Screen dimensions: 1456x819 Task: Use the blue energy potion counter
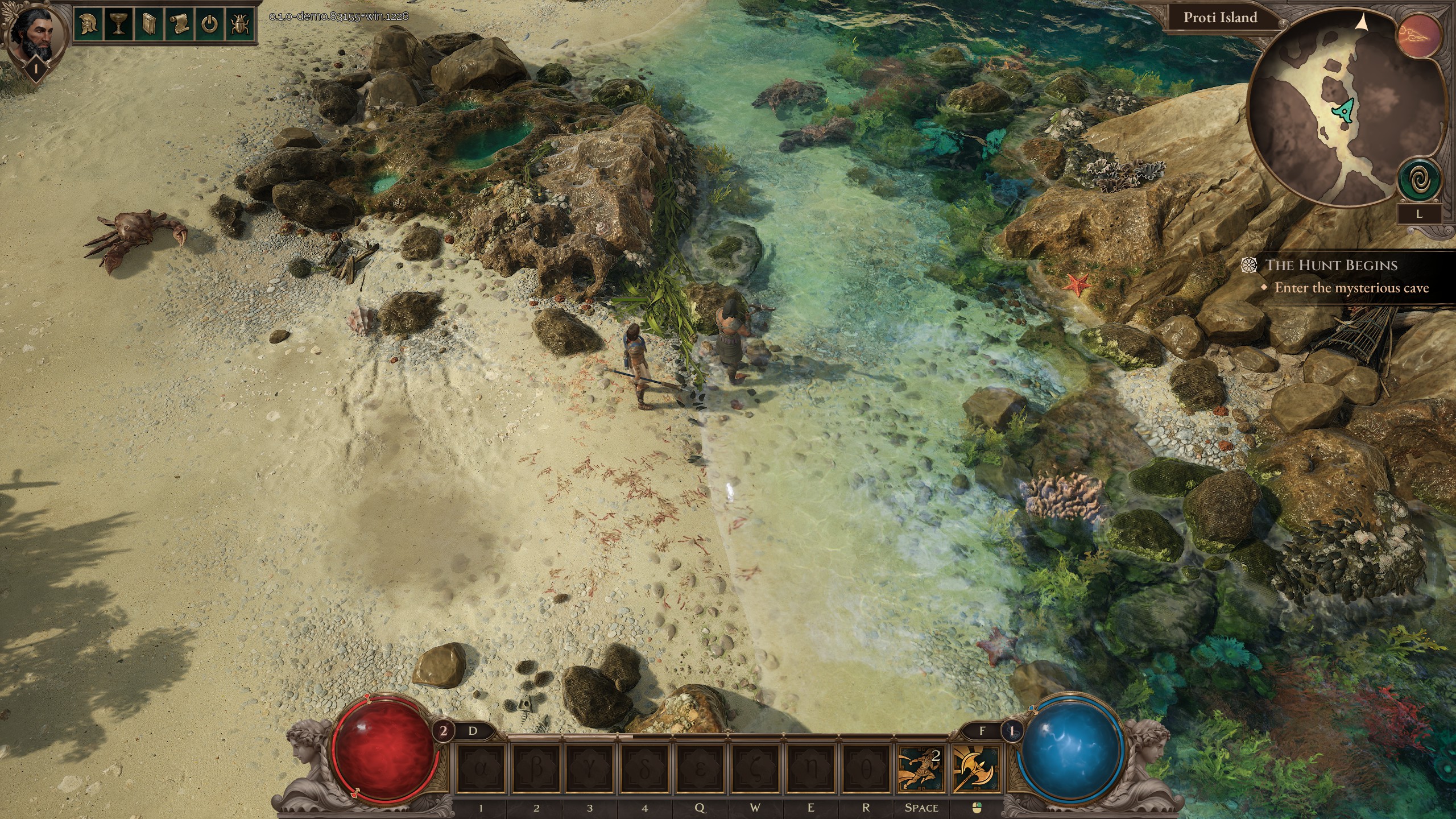coord(1011,730)
